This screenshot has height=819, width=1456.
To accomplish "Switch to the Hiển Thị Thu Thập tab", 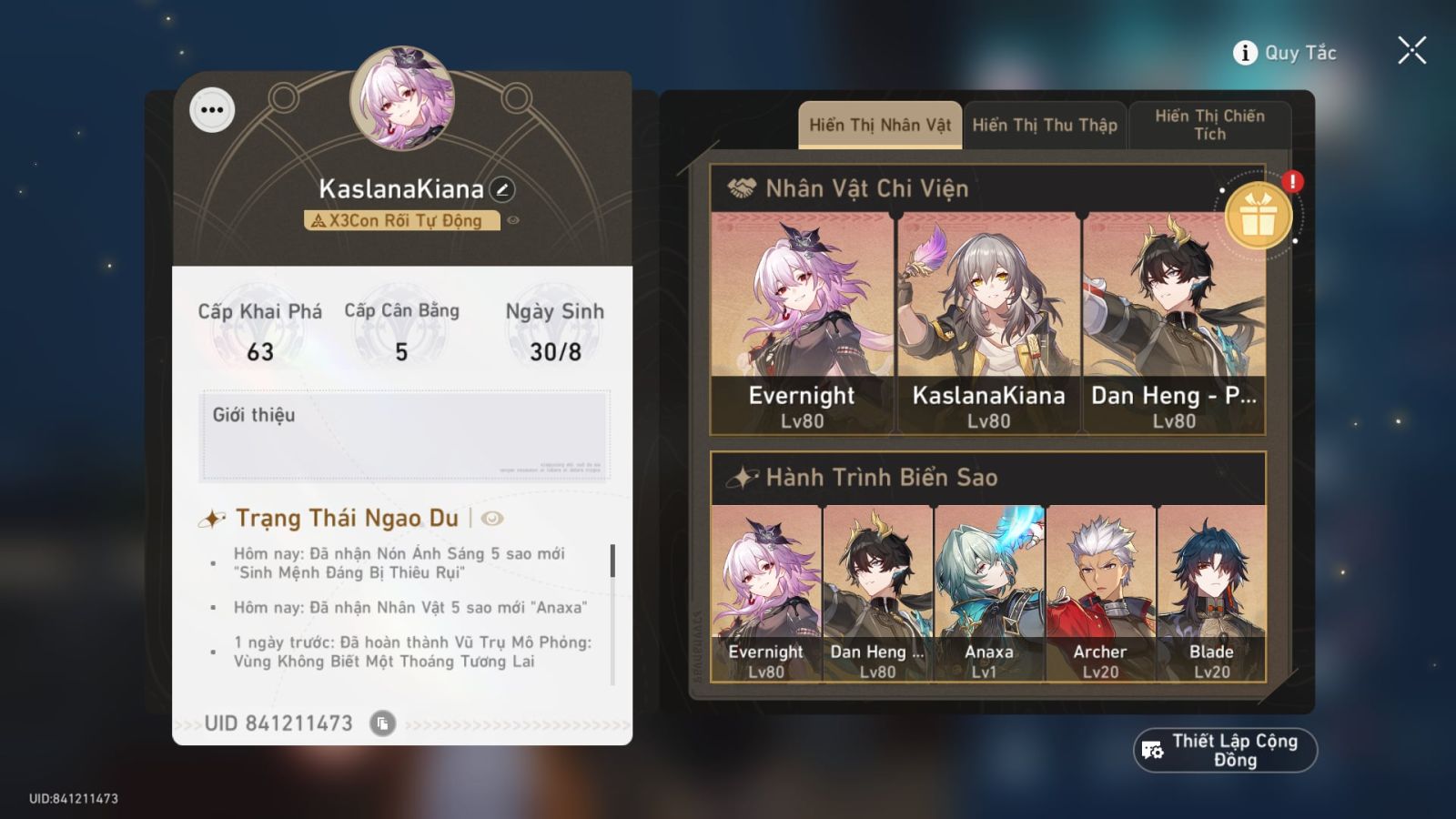I will point(1045,126).
